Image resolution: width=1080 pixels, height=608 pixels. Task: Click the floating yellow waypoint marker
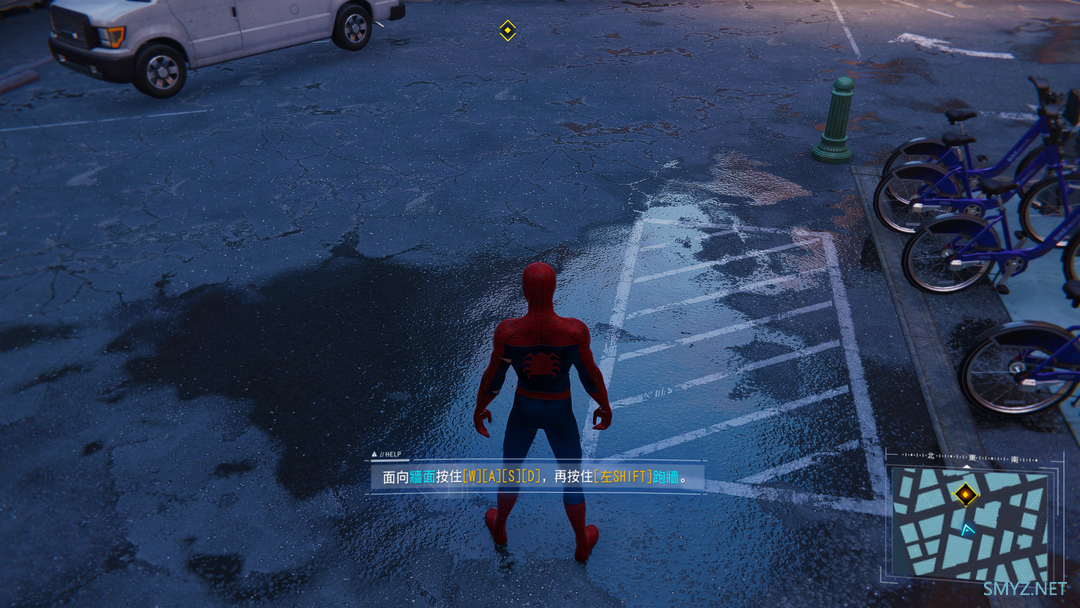pos(507,30)
